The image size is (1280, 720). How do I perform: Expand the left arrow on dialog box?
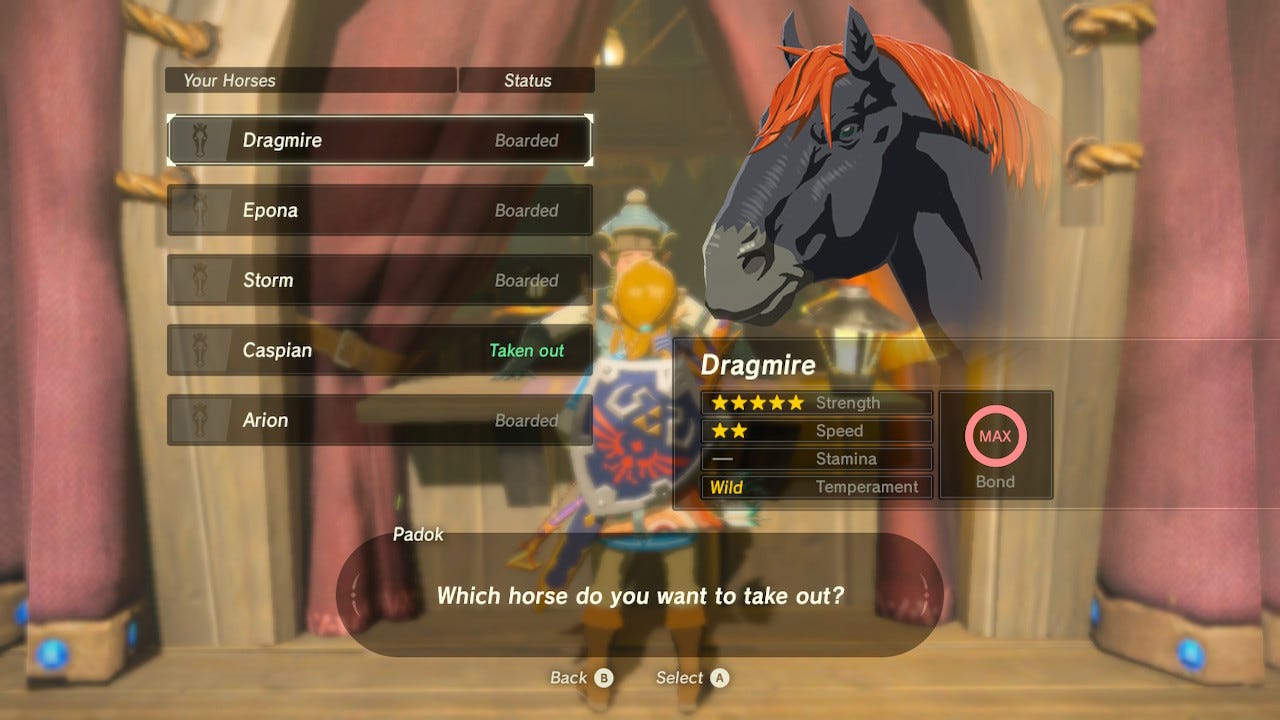point(351,594)
